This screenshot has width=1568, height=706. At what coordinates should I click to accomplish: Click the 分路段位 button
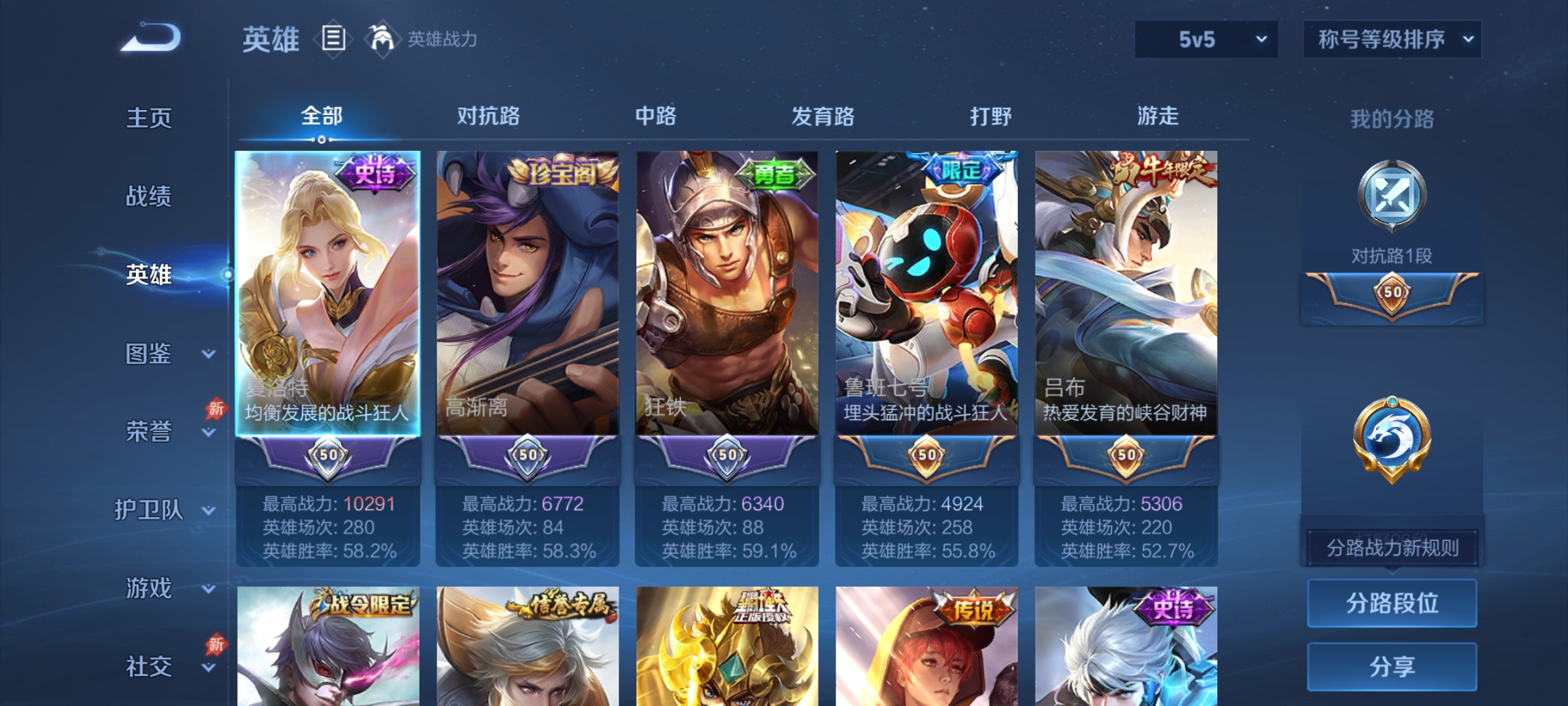click(x=1392, y=603)
